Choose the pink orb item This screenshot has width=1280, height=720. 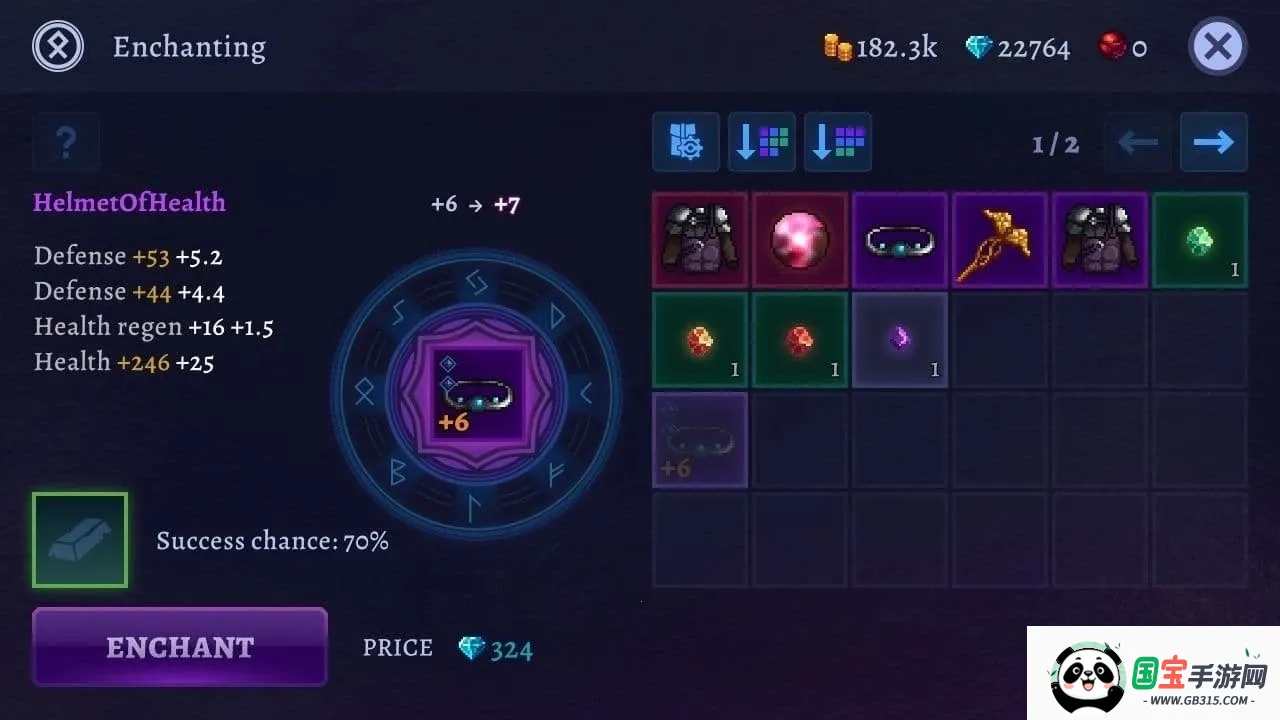coord(800,240)
